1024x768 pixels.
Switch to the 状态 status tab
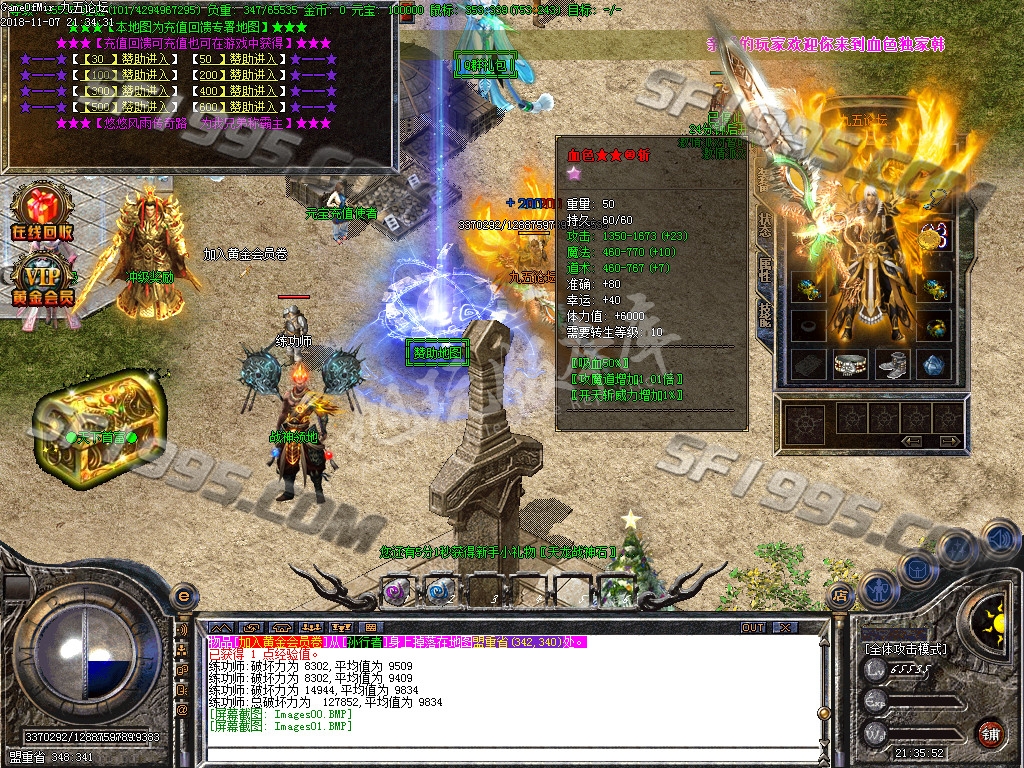coord(765,227)
